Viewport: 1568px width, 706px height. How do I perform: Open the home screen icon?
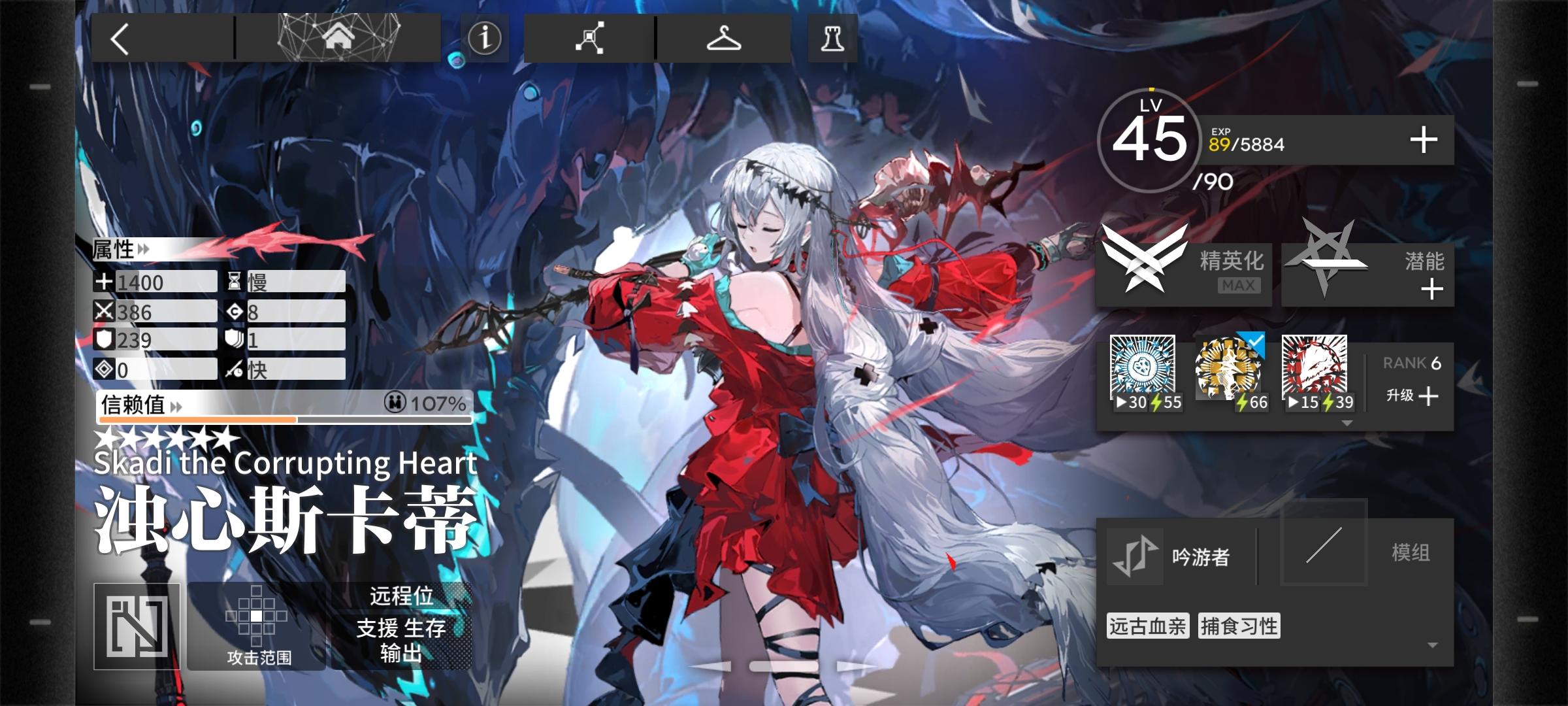(339, 37)
